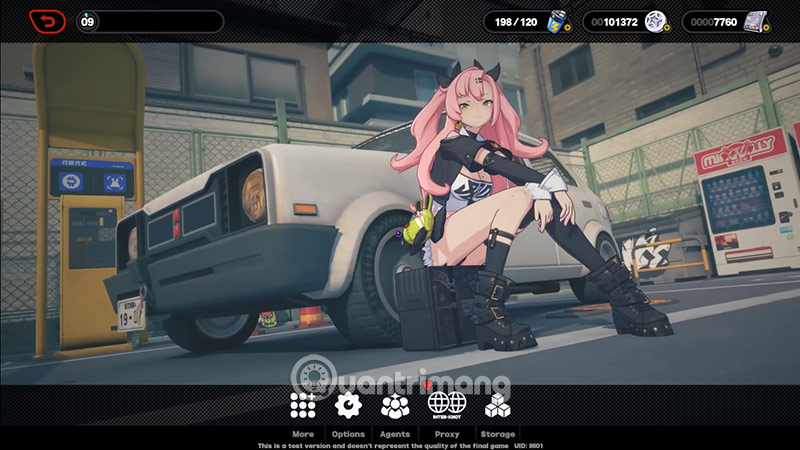Open the Inter-Knot Proxy menu

coord(447,405)
